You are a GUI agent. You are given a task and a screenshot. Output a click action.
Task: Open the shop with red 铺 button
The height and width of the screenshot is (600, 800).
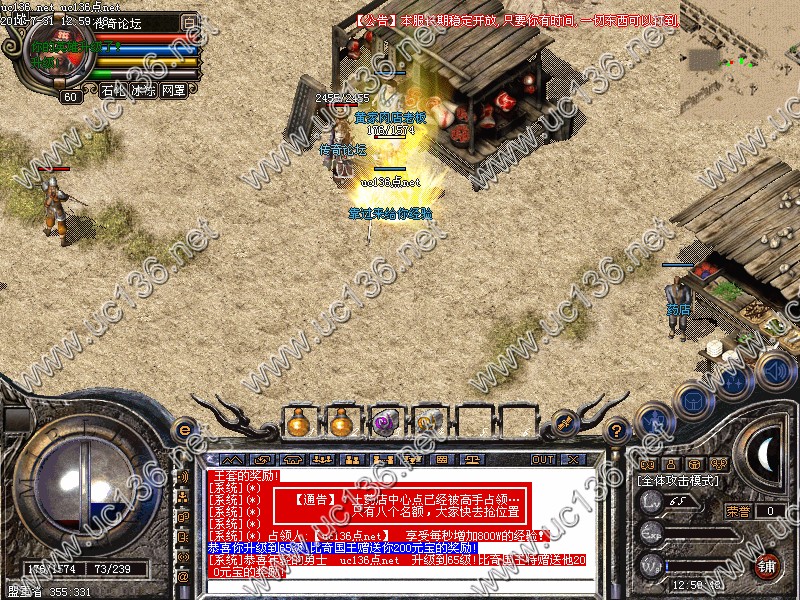[768, 564]
